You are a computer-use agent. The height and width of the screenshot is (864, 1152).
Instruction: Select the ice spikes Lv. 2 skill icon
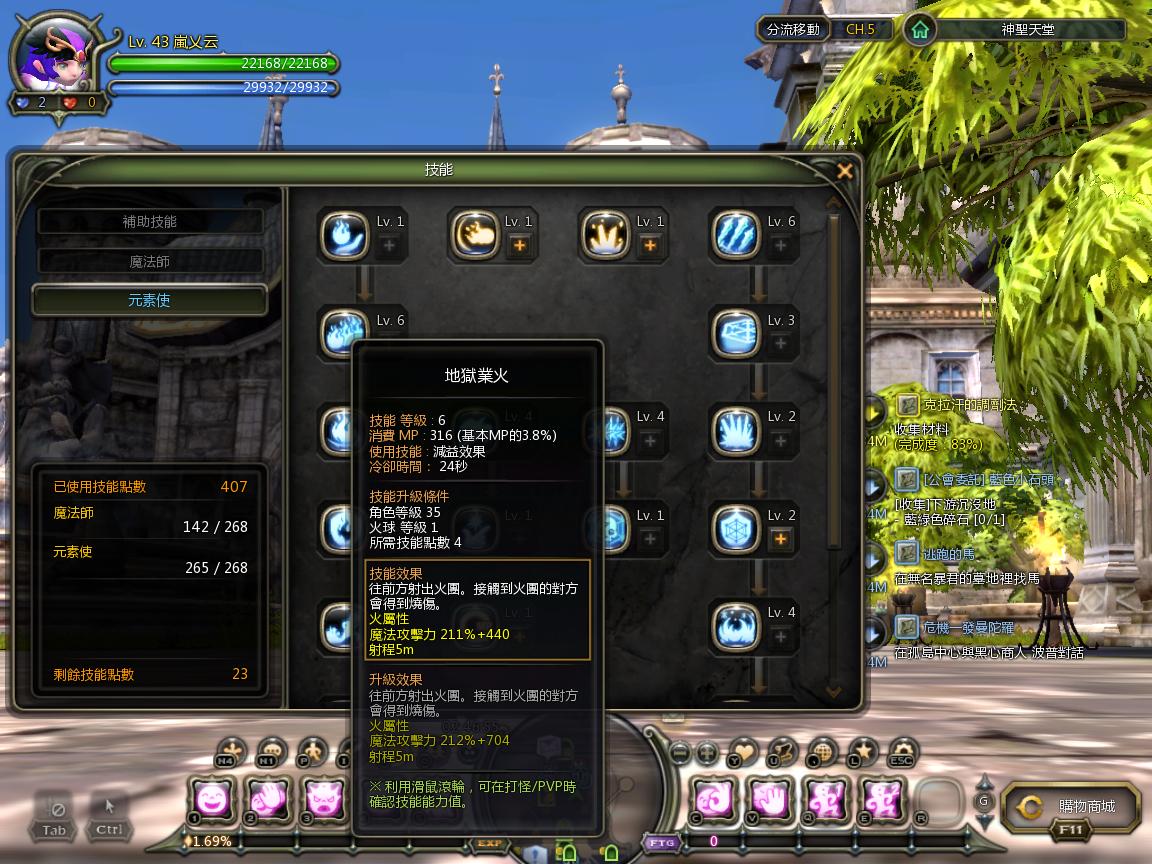tap(737, 432)
